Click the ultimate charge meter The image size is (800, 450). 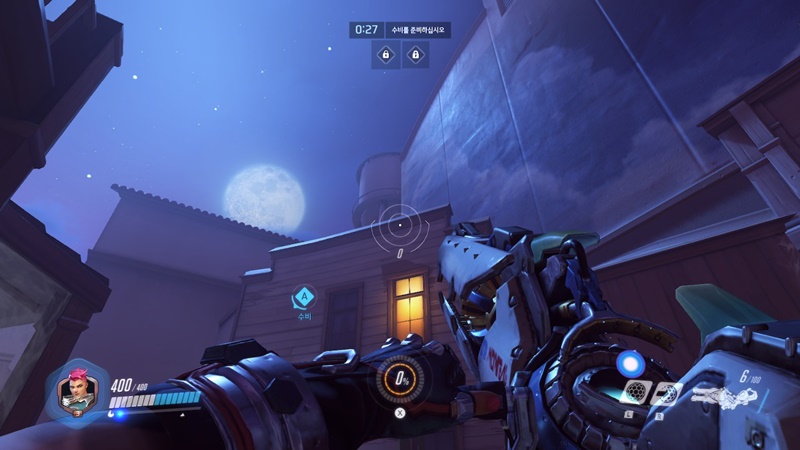(398, 380)
